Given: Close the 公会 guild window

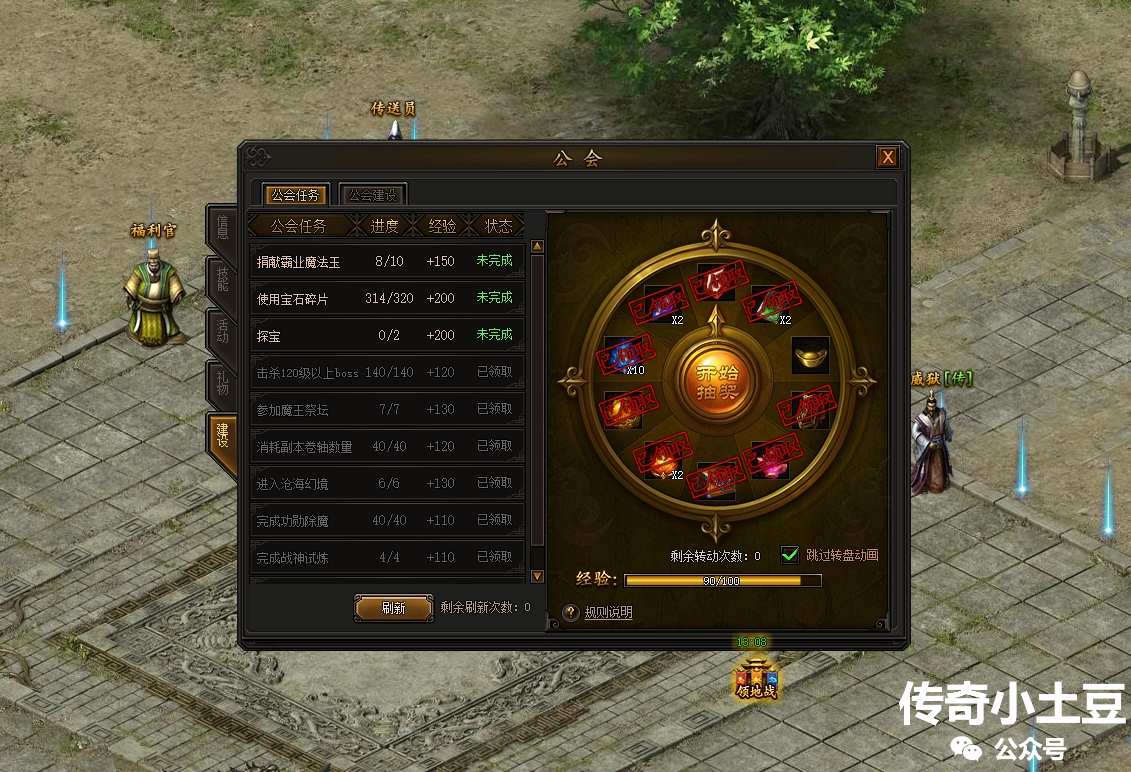Looking at the screenshot, I should click(x=887, y=157).
